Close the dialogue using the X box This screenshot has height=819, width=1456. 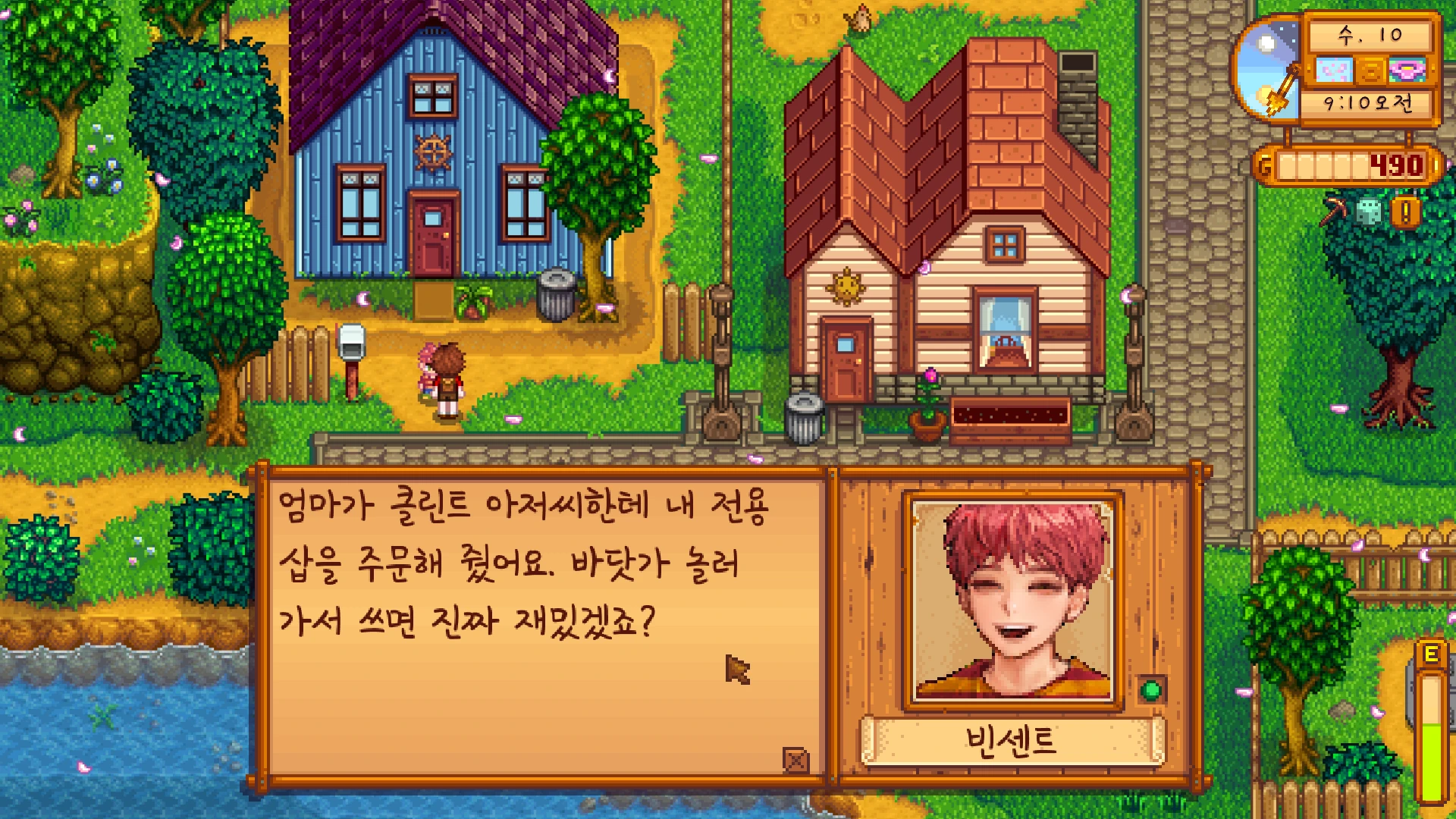[795, 759]
